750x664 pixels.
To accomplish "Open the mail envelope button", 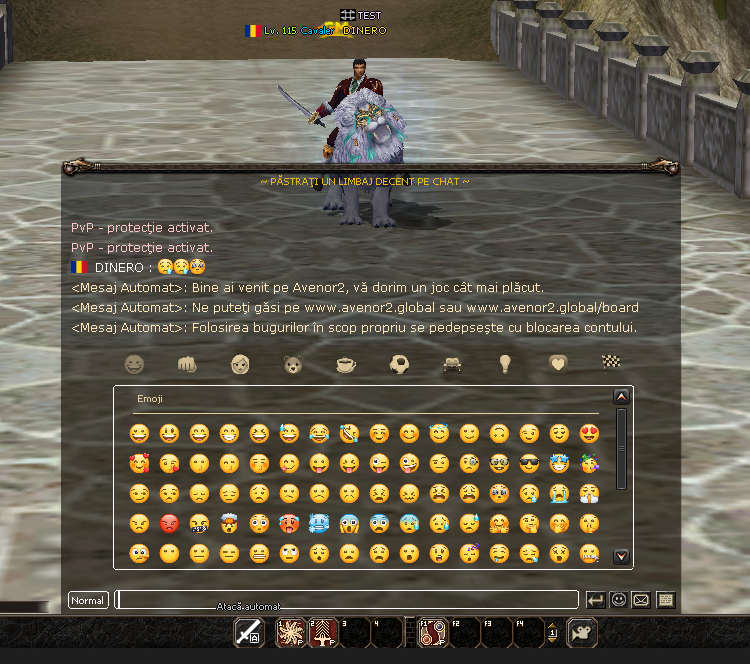I will (642, 600).
